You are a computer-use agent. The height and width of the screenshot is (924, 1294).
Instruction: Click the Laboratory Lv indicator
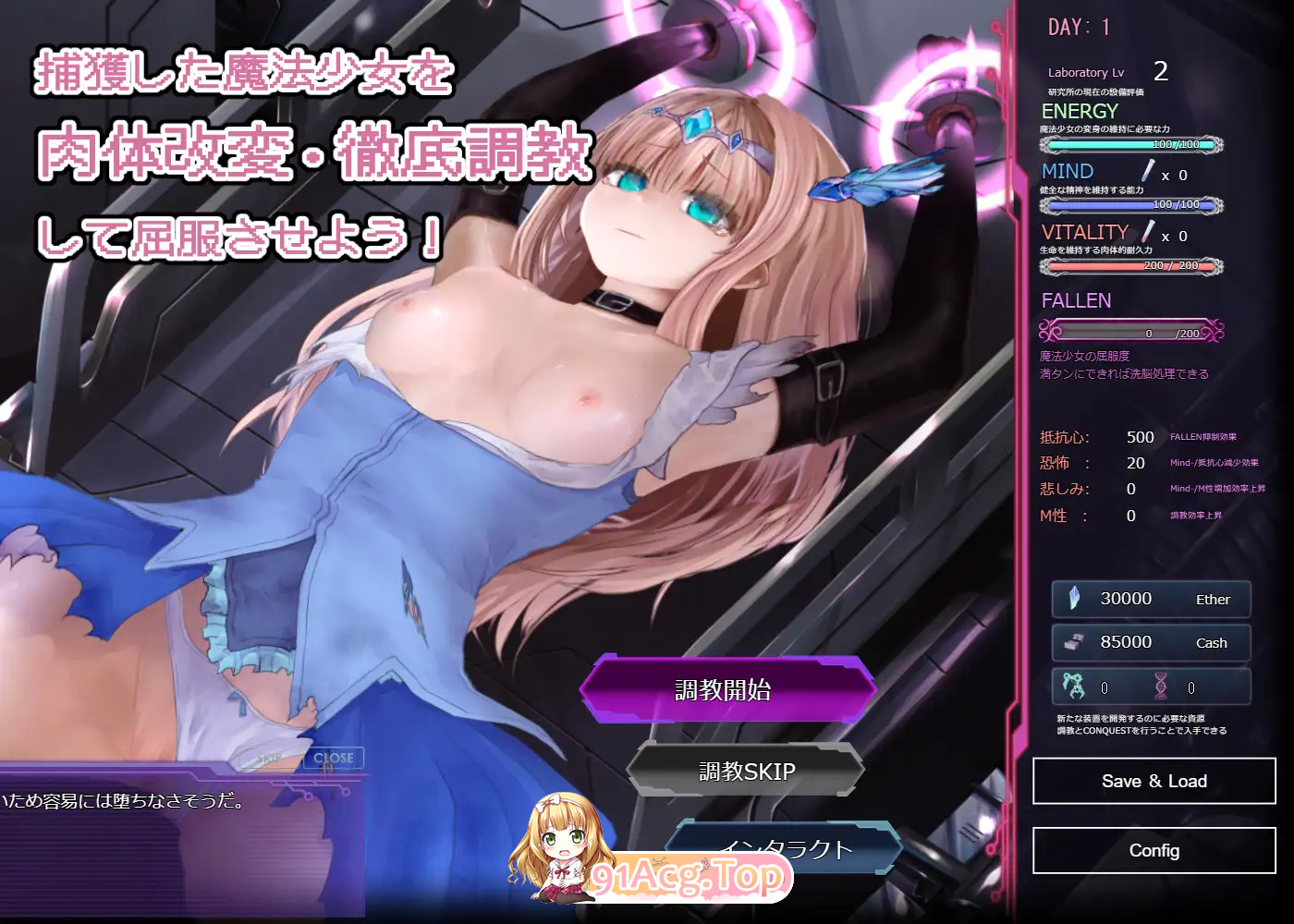pos(1085,71)
